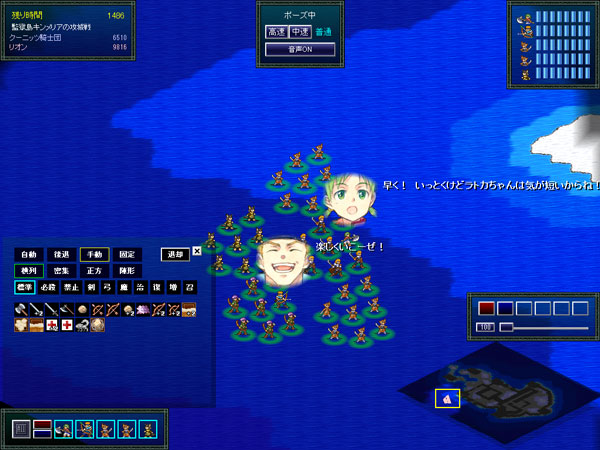Select the archer unit portrait in bottom bar
The width and height of the screenshot is (600, 450).
tap(84, 429)
